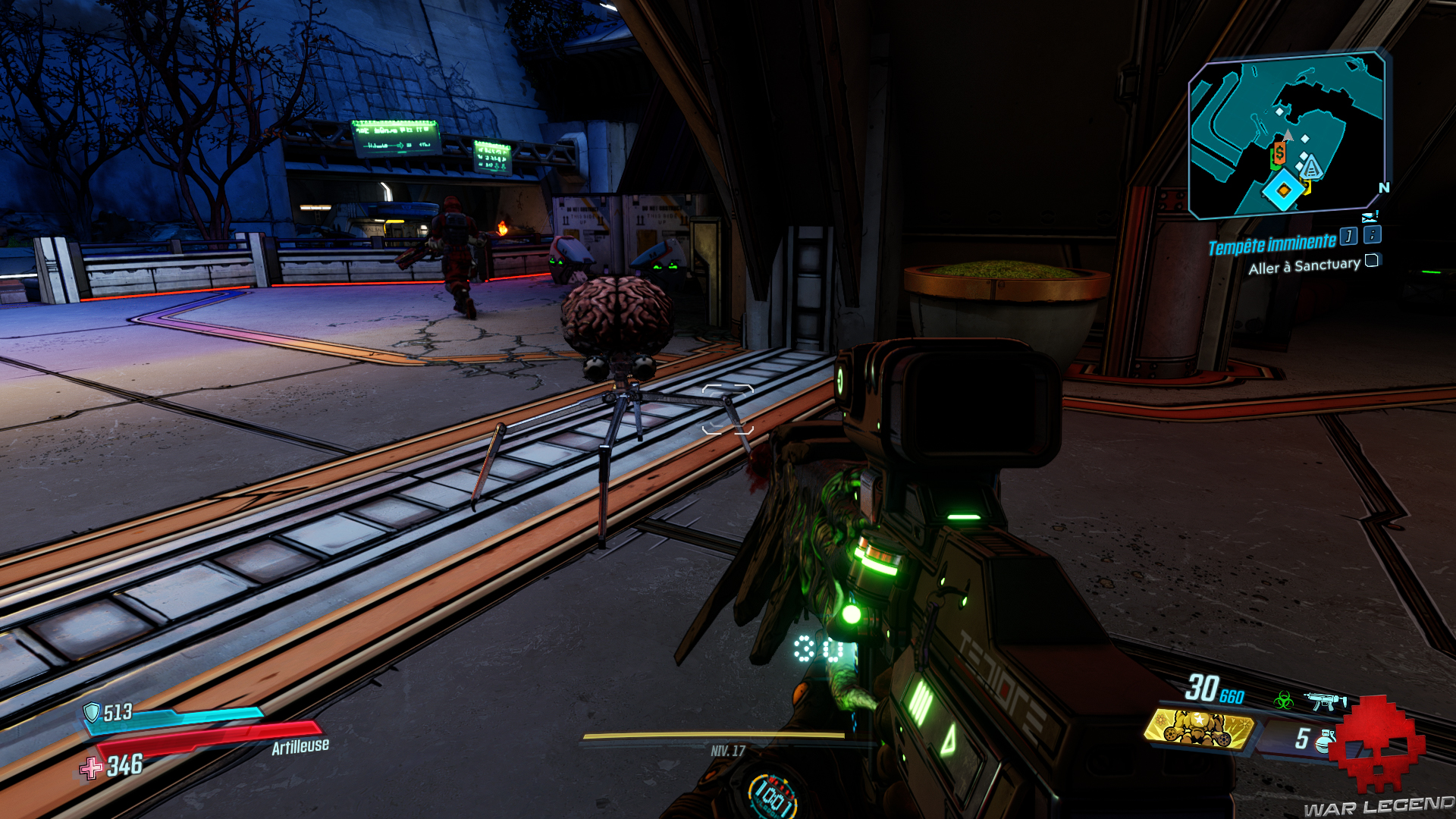1456x819 pixels.
Task: Click the mail notification icon below the minimap
Action: pos(1370,218)
